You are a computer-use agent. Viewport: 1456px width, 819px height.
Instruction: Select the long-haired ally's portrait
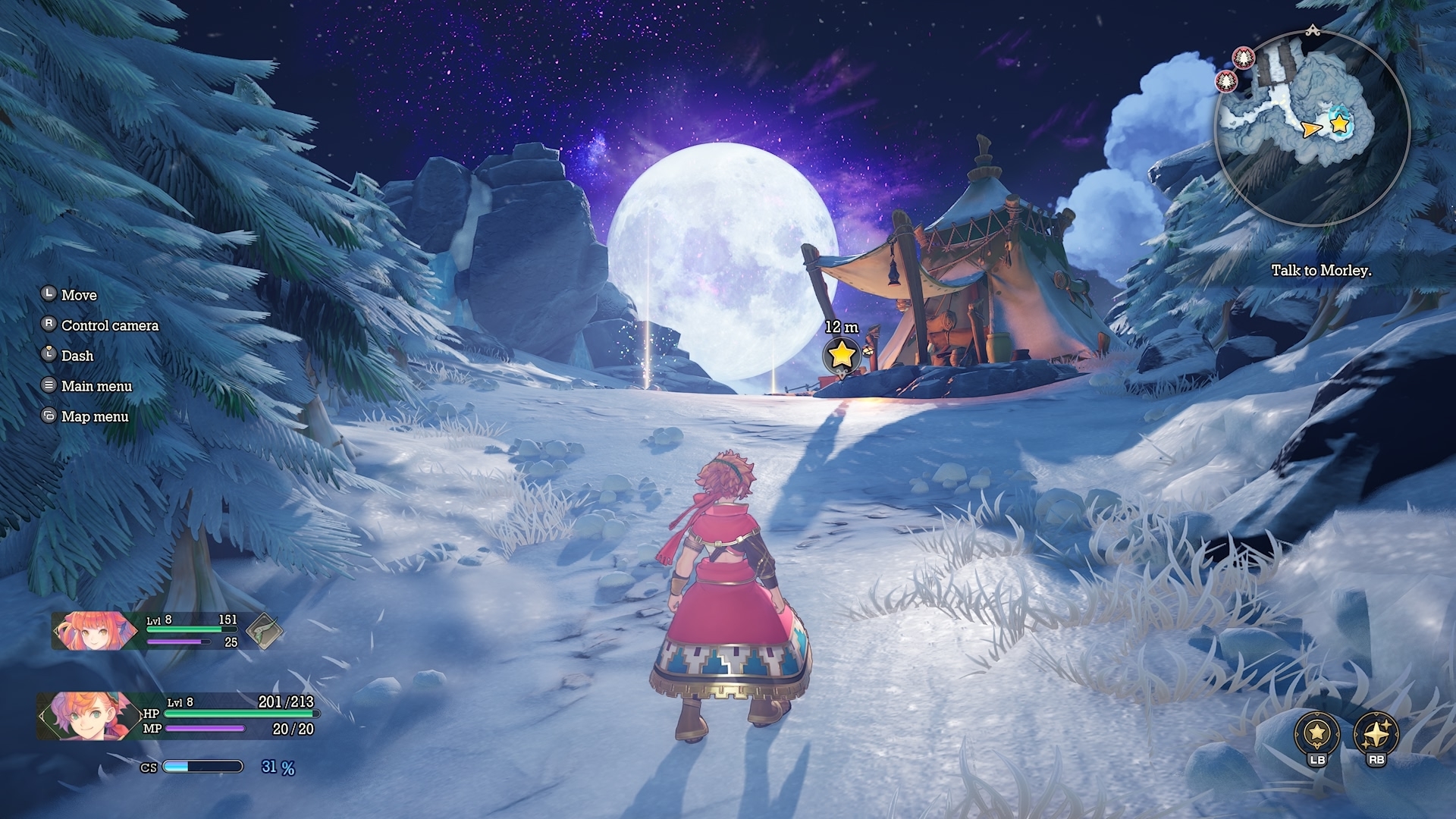point(93,631)
